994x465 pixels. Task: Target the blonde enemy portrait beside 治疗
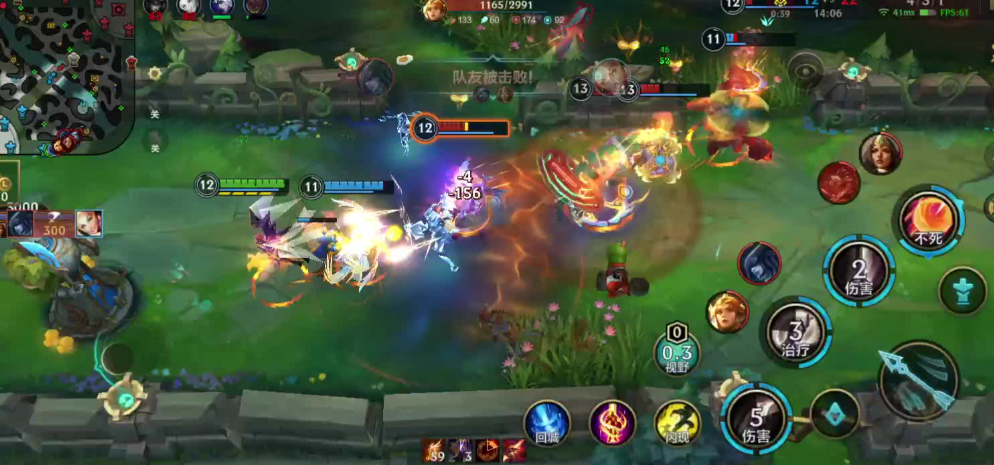(x=727, y=312)
